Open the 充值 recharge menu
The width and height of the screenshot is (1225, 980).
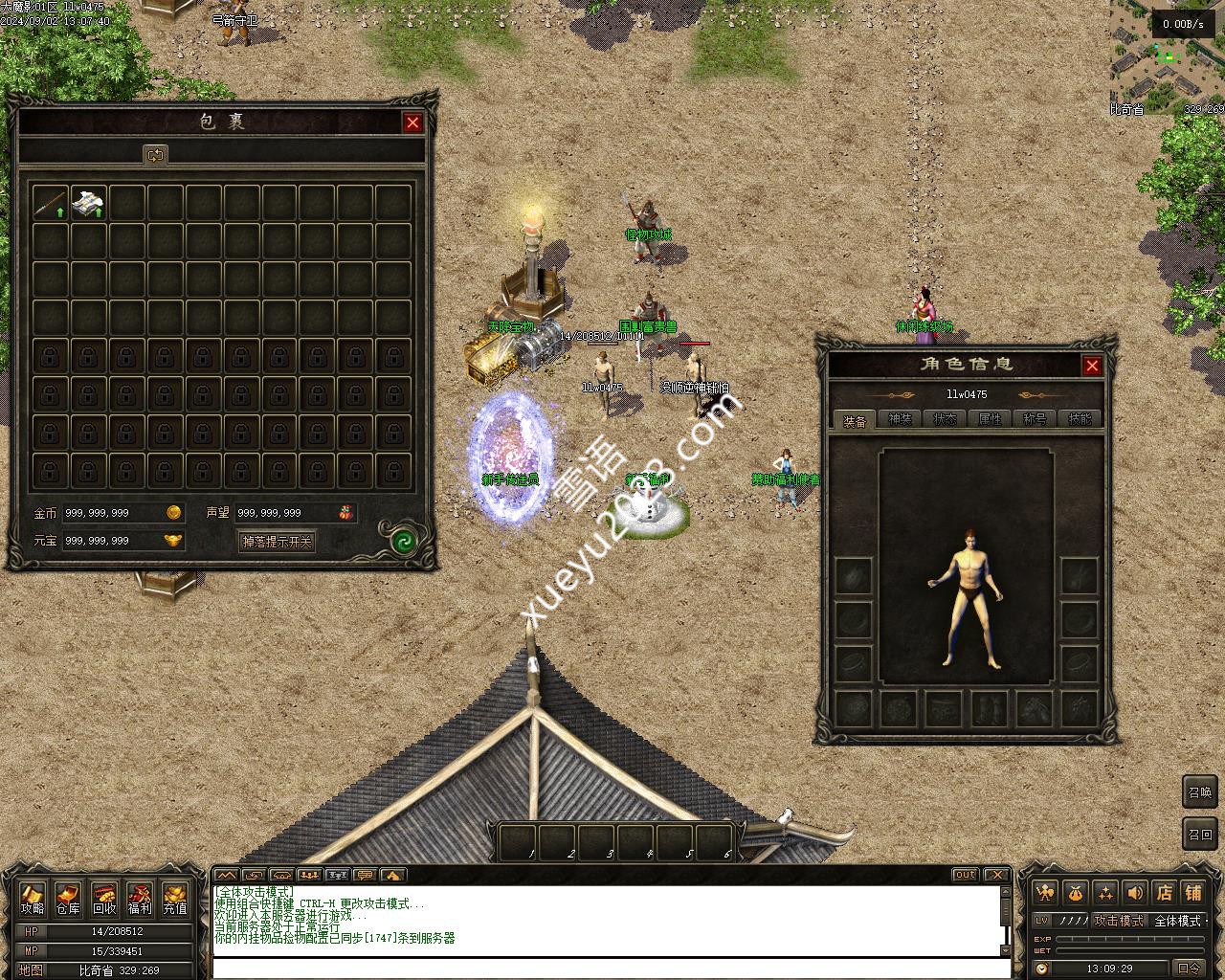pyautogui.click(x=175, y=900)
